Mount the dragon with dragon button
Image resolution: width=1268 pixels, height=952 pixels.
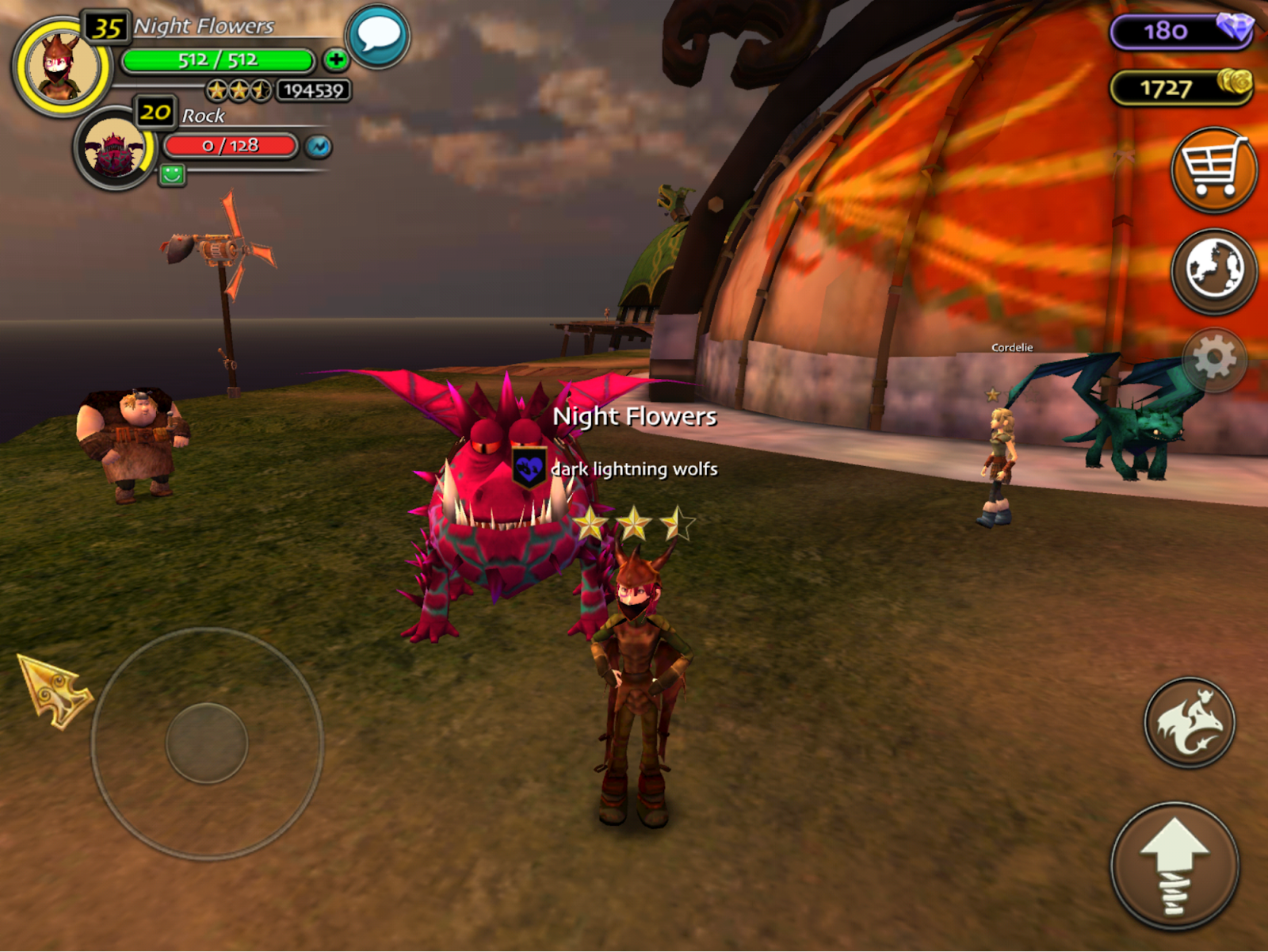(x=1189, y=722)
